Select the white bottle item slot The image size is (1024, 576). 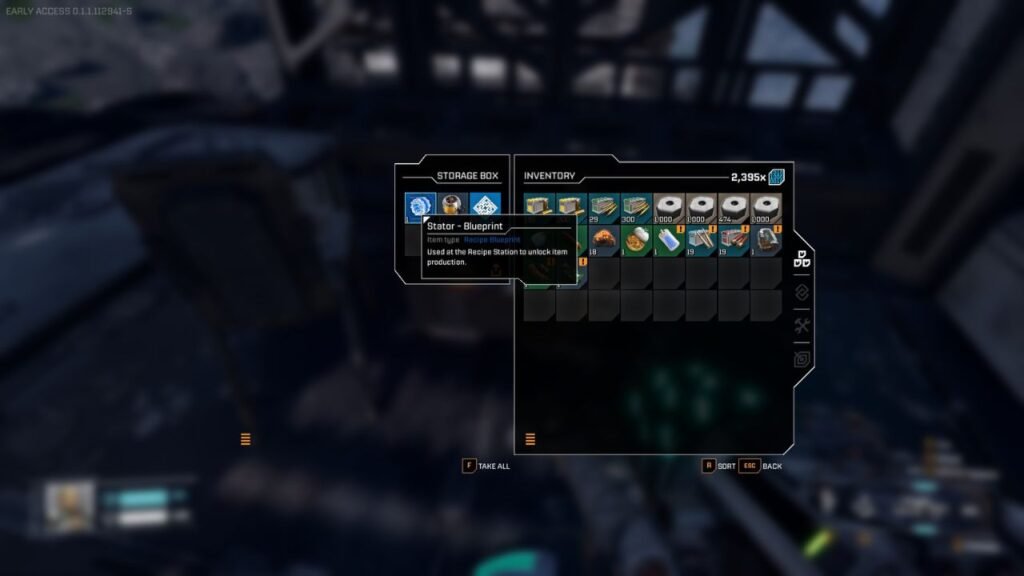[x=668, y=241]
